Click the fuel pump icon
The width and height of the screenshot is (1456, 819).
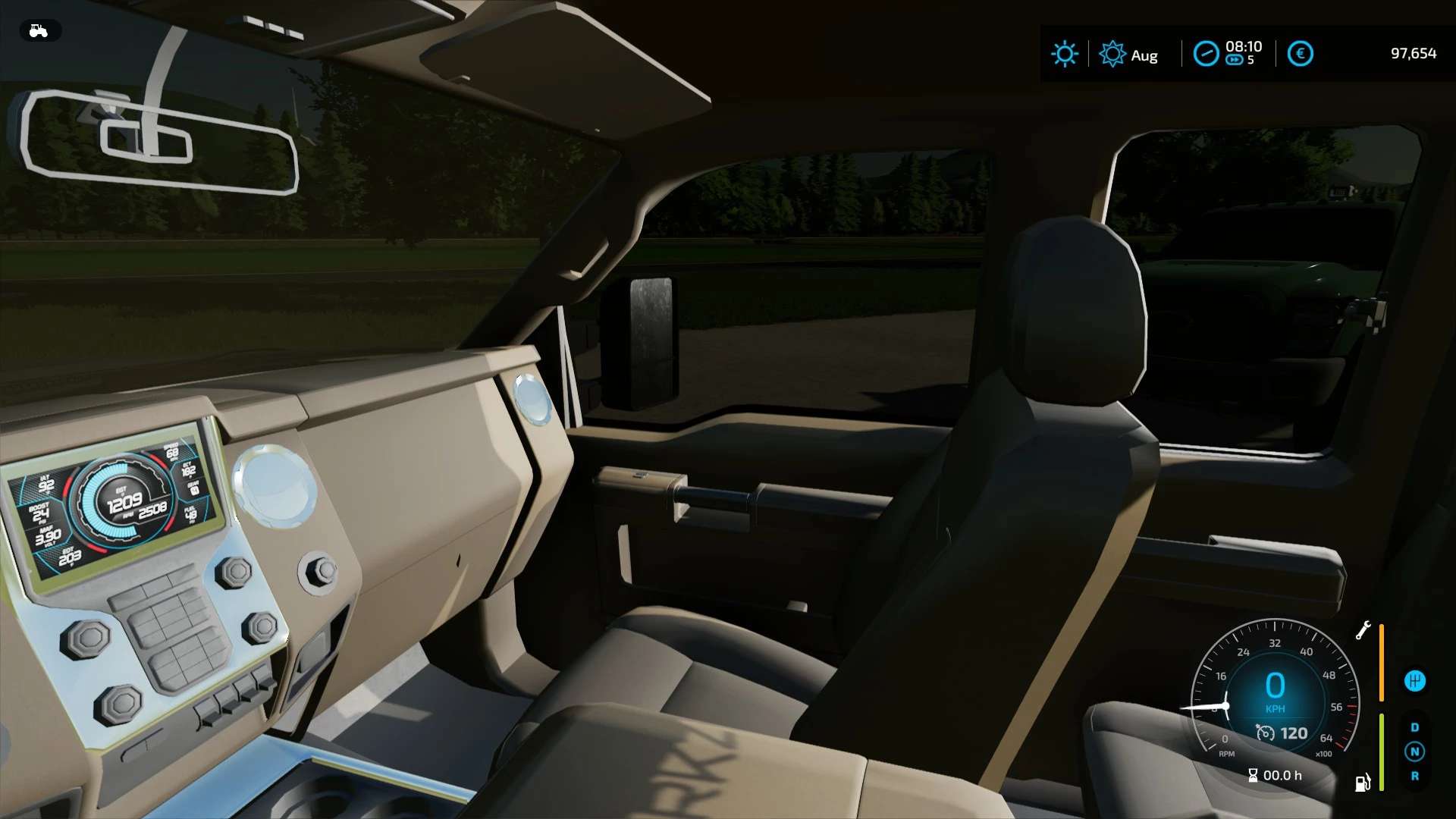pos(1363,783)
